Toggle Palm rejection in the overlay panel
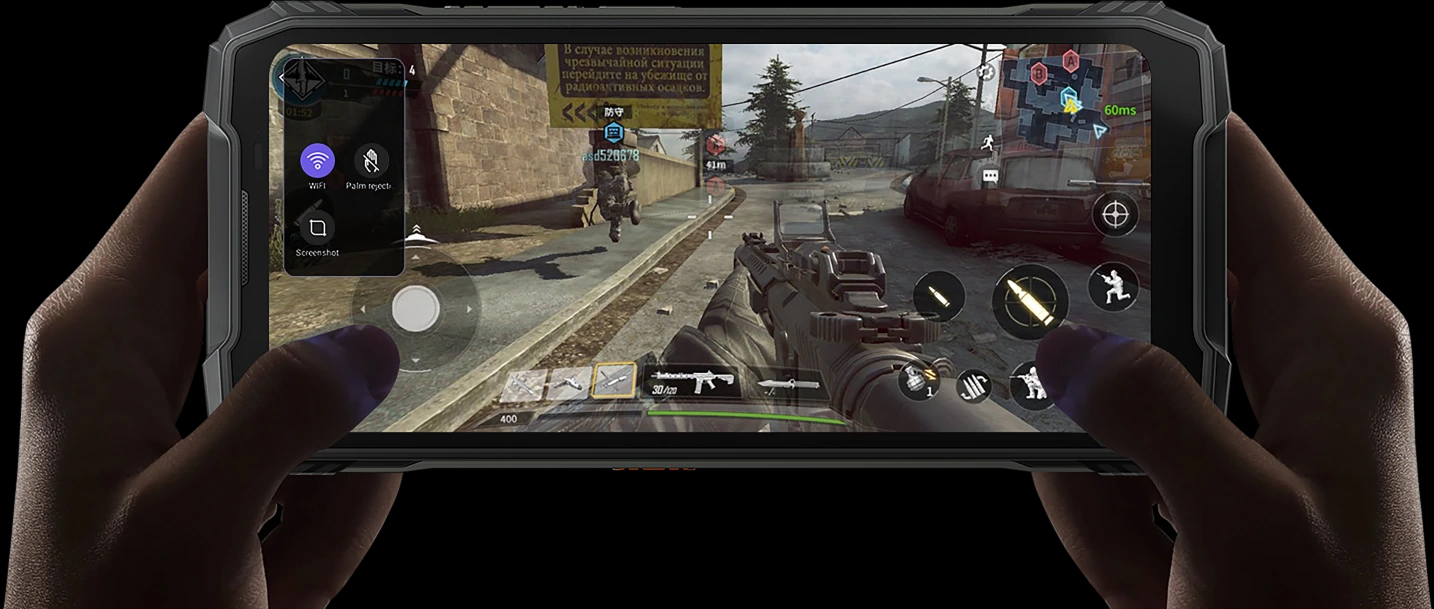The image size is (1434, 609). coord(371,161)
